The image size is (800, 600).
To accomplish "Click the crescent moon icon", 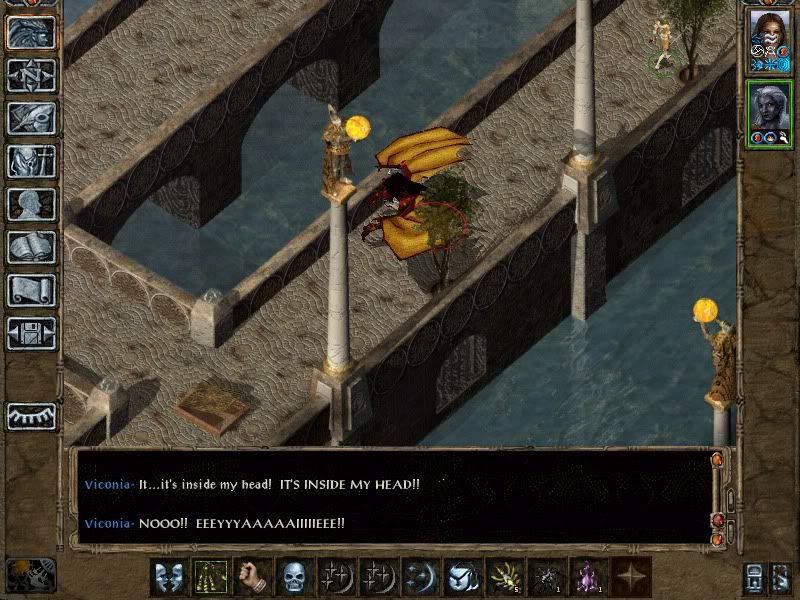I will pos(419,578).
